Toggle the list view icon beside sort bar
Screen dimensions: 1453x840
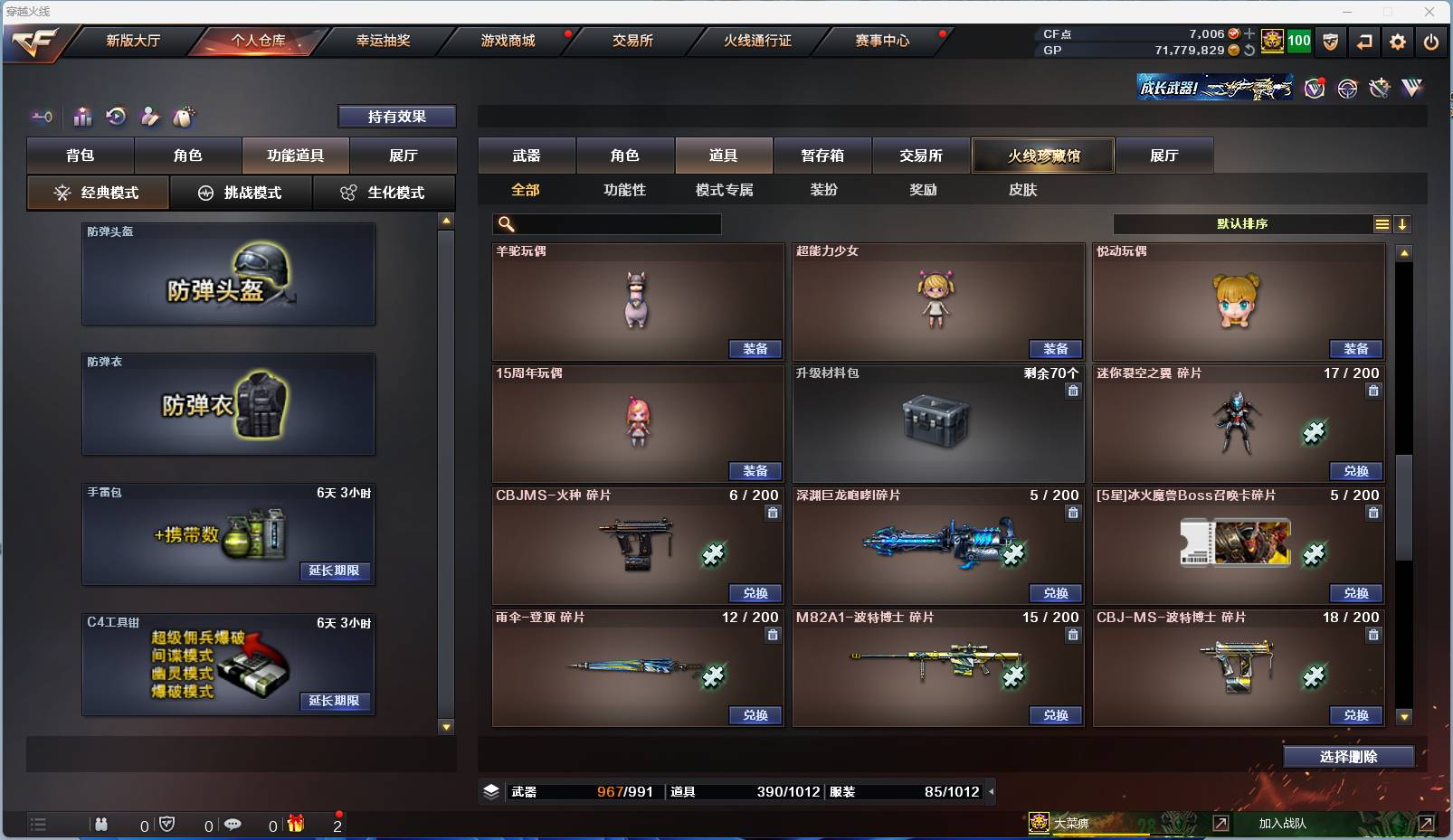[x=1382, y=223]
